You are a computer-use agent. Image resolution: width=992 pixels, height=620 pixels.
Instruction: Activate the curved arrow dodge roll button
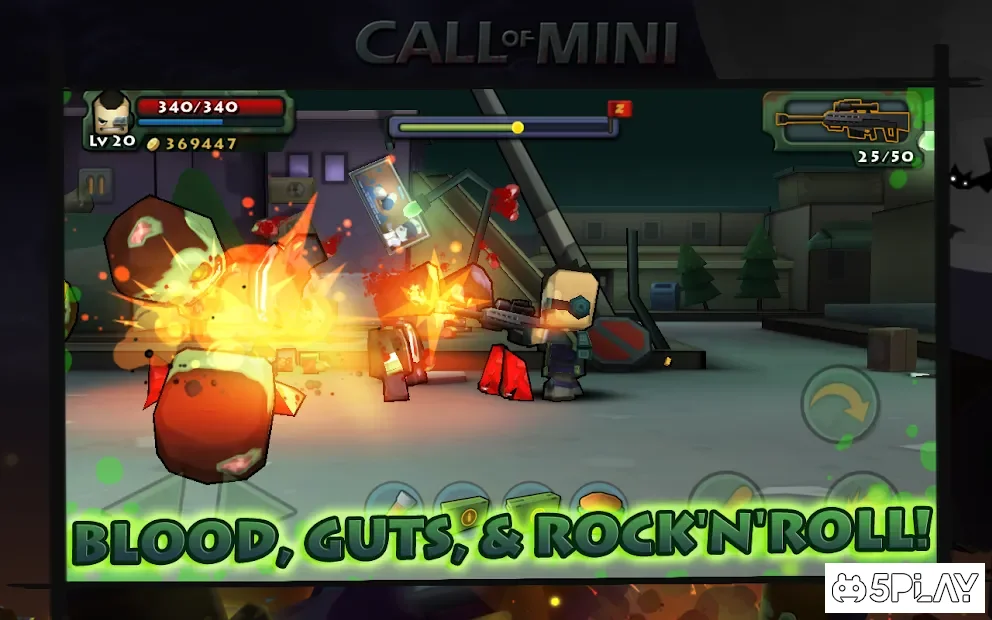840,403
